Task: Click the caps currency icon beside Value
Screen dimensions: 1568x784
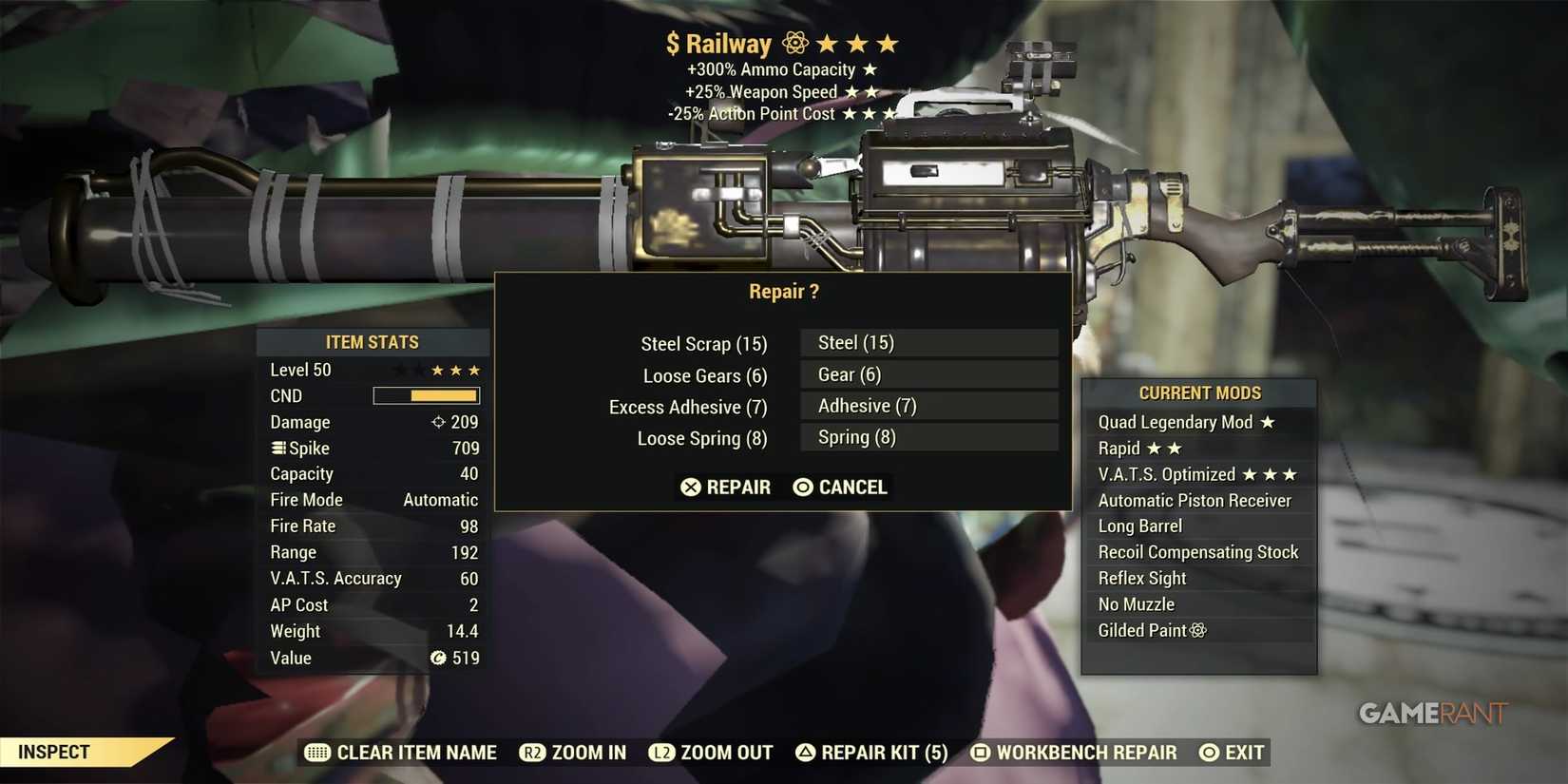Action: click(438, 658)
